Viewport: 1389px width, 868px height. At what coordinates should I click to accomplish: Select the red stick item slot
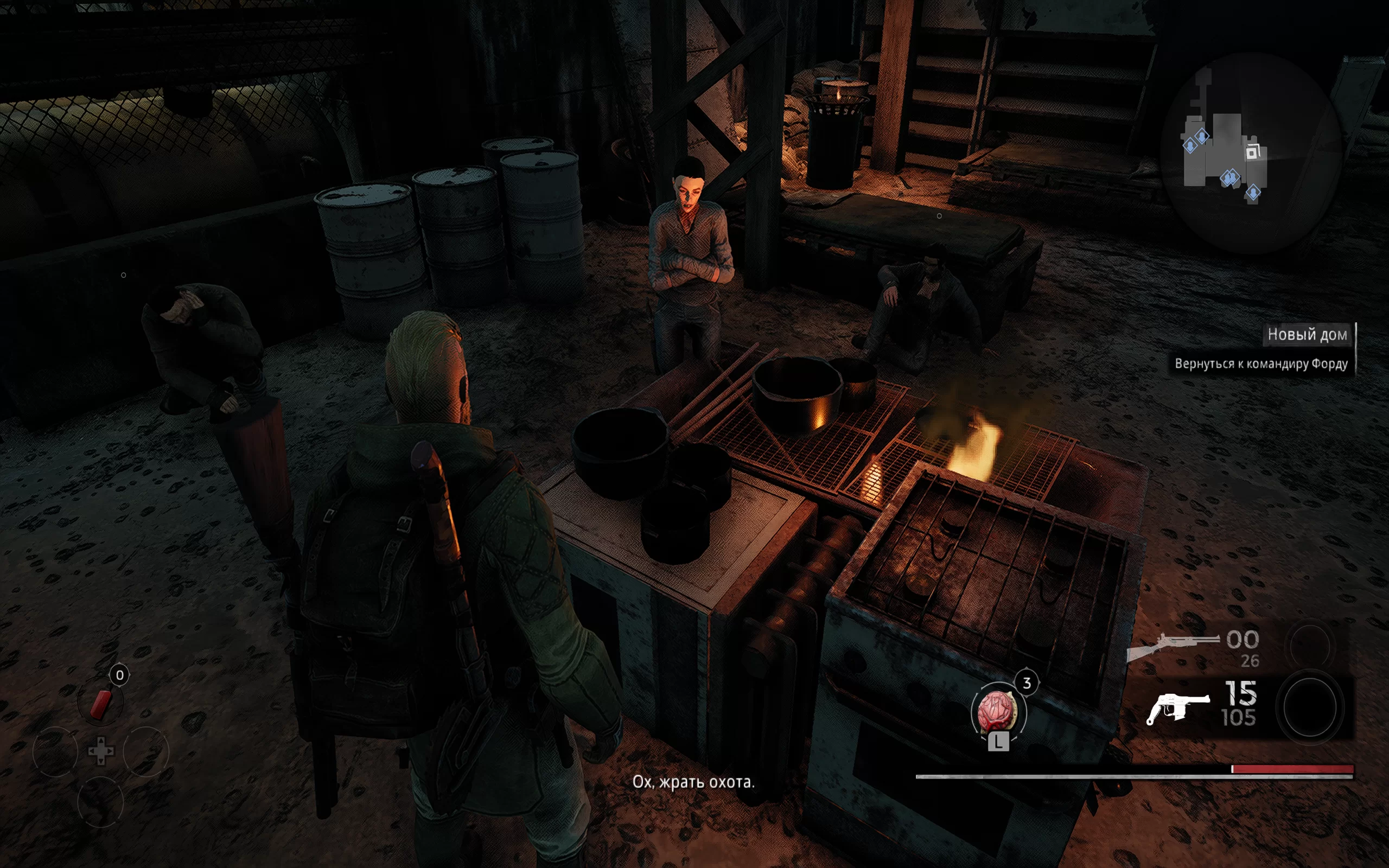click(x=101, y=704)
